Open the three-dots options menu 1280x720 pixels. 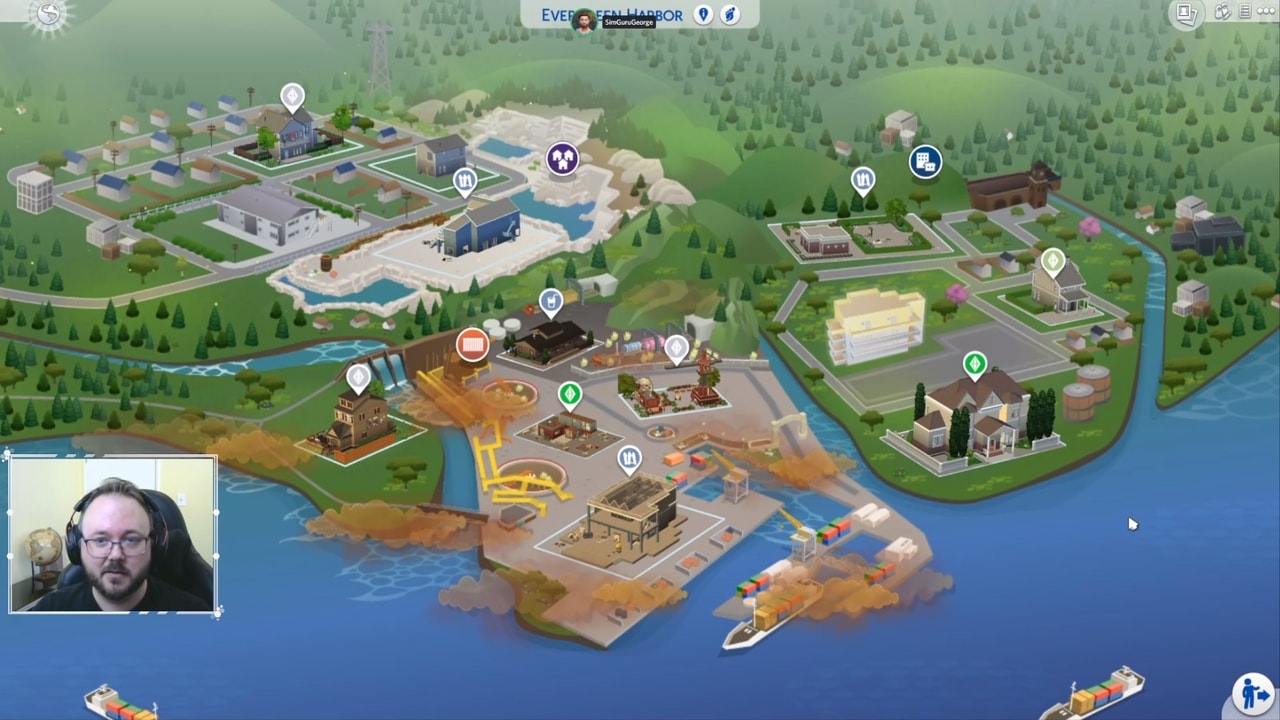1267,12
